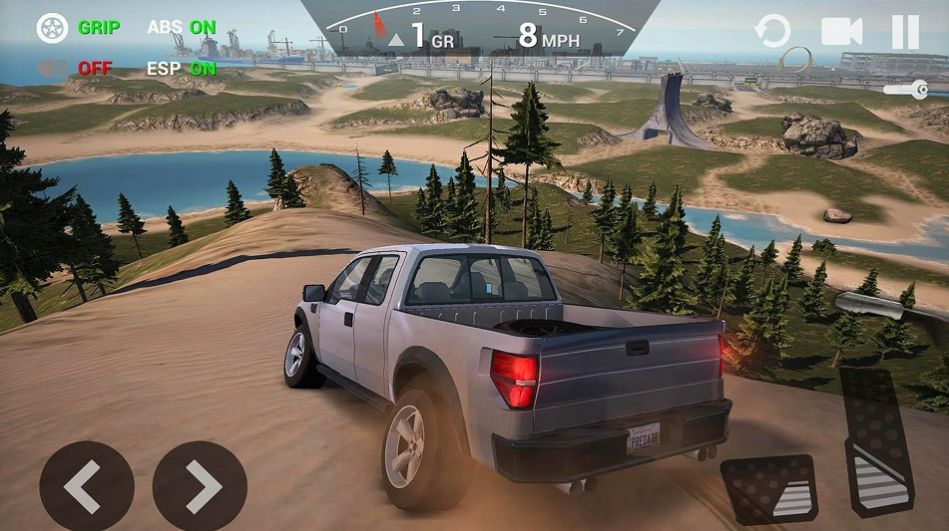Toggle the GRIP tire mode
Image resolution: width=949 pixels, height=531 pixels.
coord(78,28)
